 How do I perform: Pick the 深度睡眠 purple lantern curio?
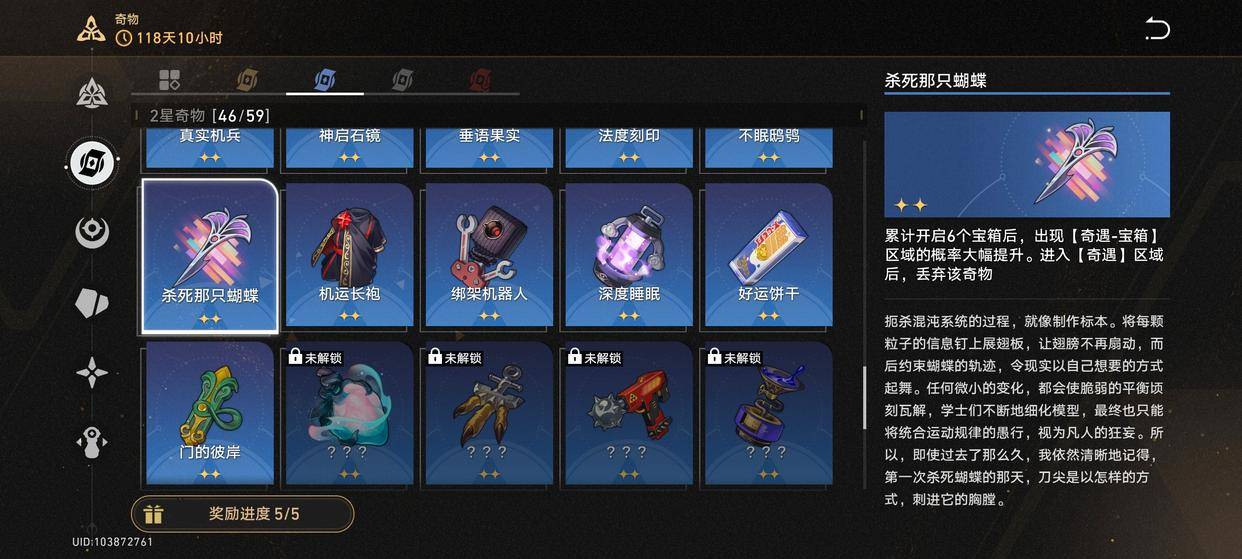tap(628, 255)
